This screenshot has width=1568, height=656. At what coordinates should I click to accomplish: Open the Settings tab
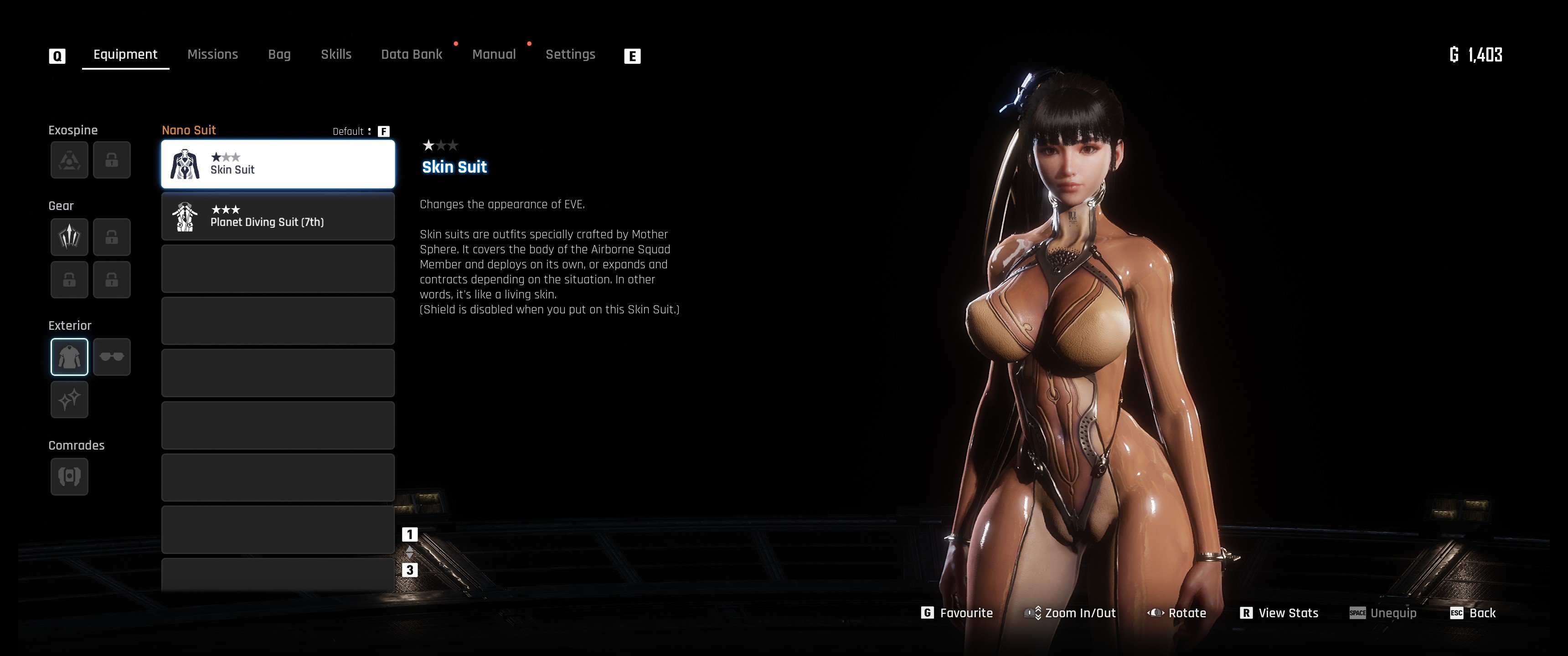point(570,55)
